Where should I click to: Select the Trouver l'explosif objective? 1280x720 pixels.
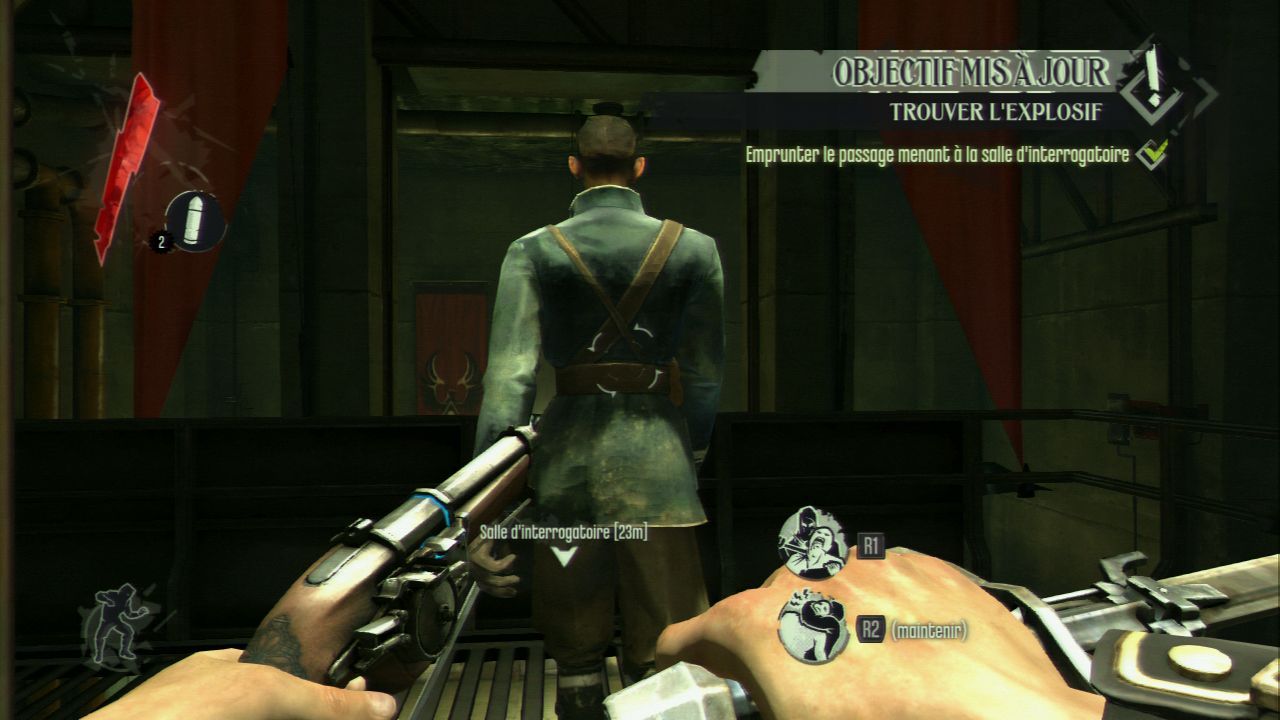click(996, 112)
